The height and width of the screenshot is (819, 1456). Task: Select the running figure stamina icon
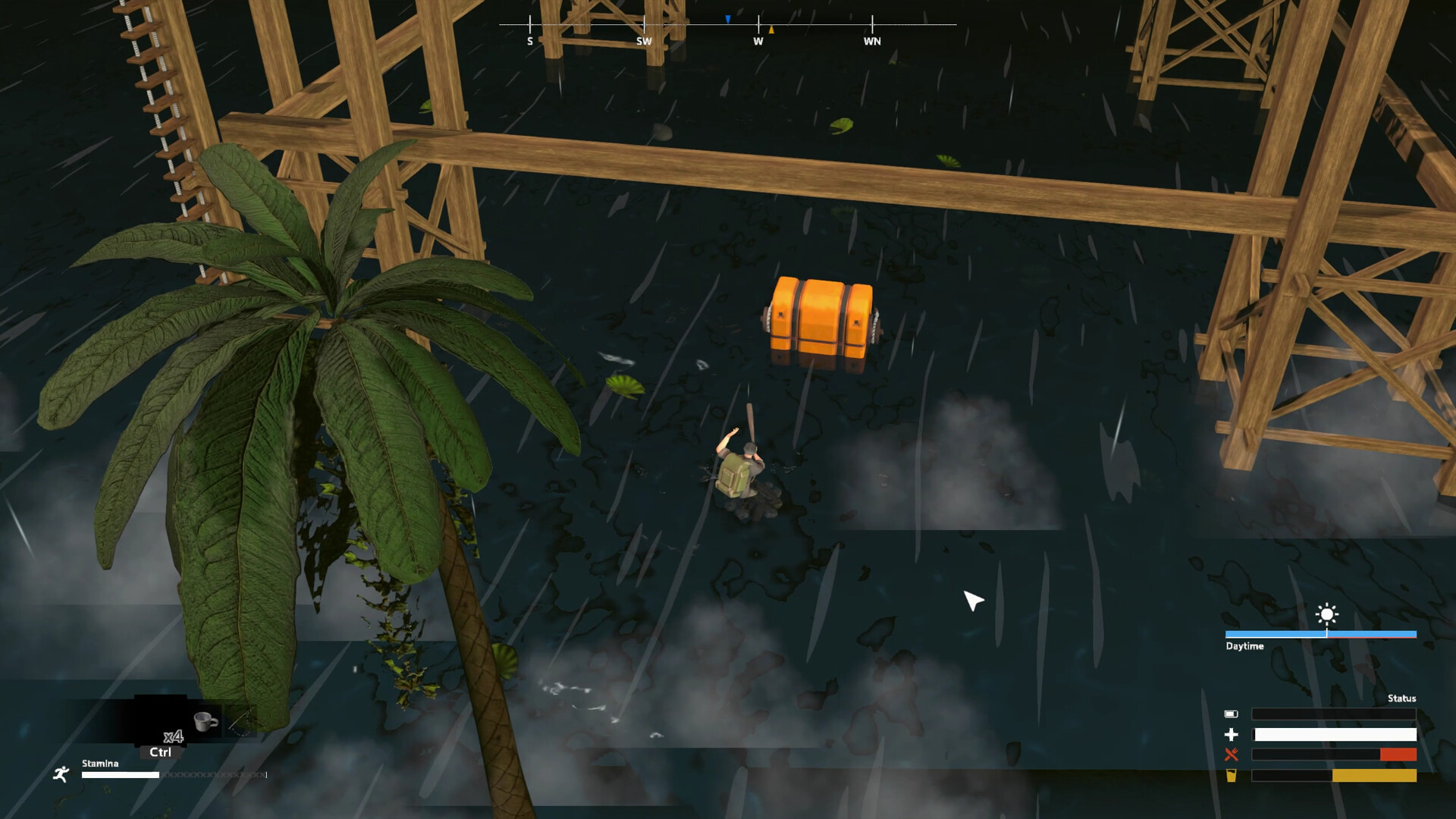[60, 773]
